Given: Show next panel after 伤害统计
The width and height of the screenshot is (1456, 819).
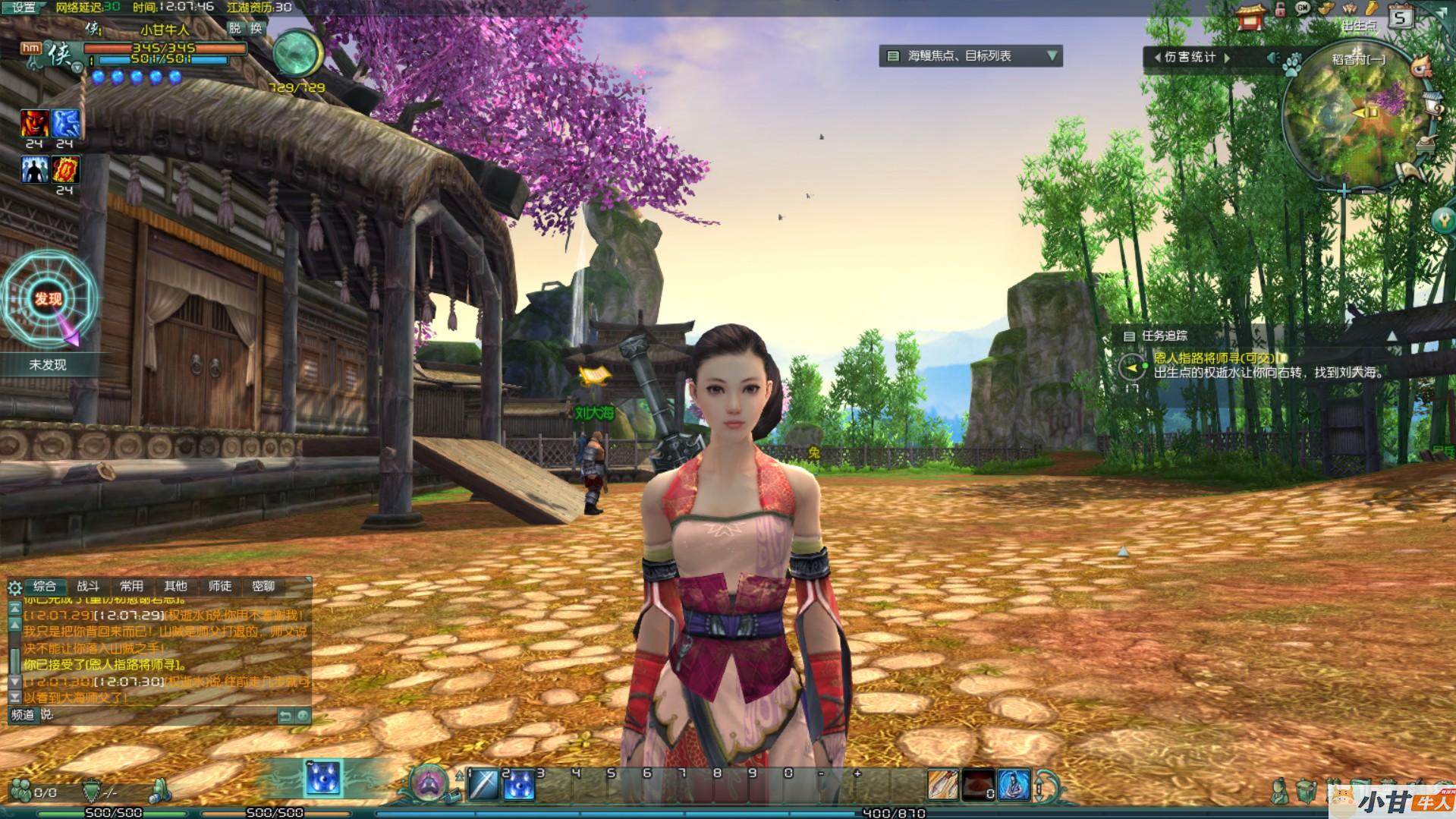Looking at the screenshot, I should tap(1226, 58).
